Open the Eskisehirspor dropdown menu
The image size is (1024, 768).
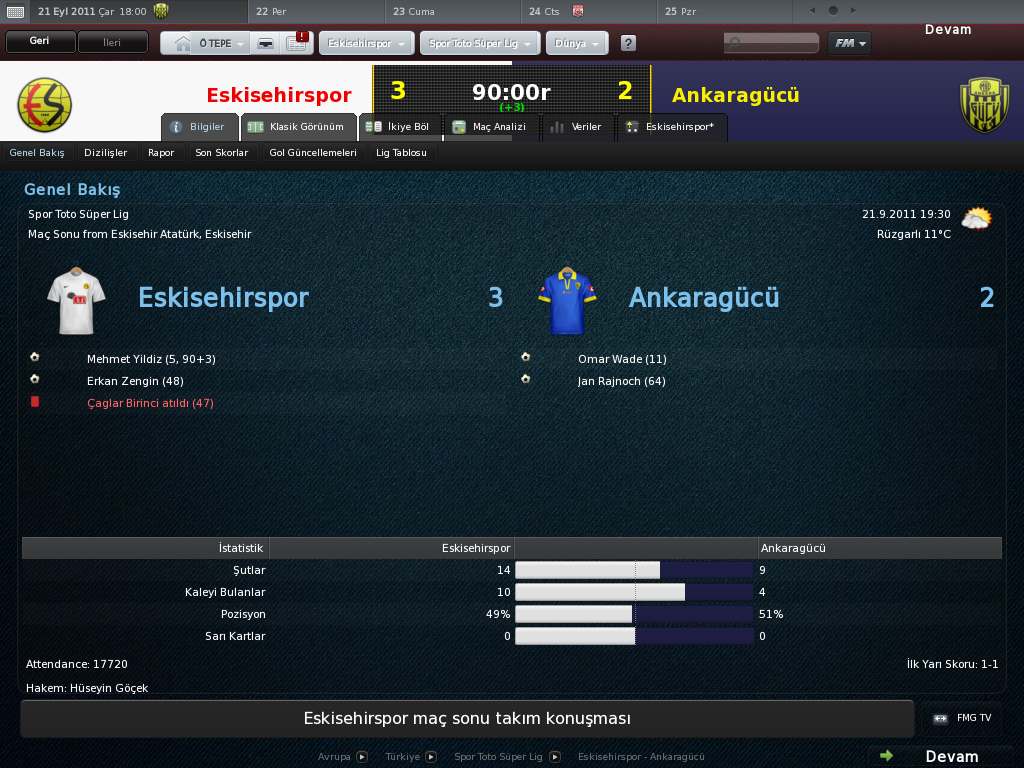[x=366, y=44]
